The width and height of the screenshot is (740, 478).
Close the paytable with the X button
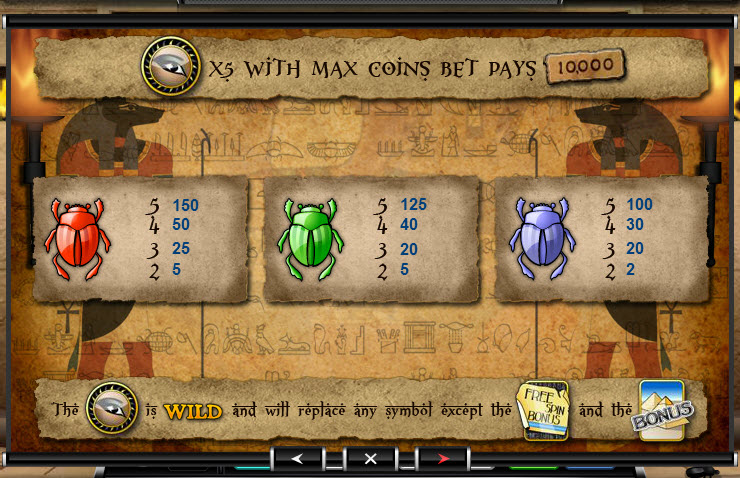(x=370, y=459)
